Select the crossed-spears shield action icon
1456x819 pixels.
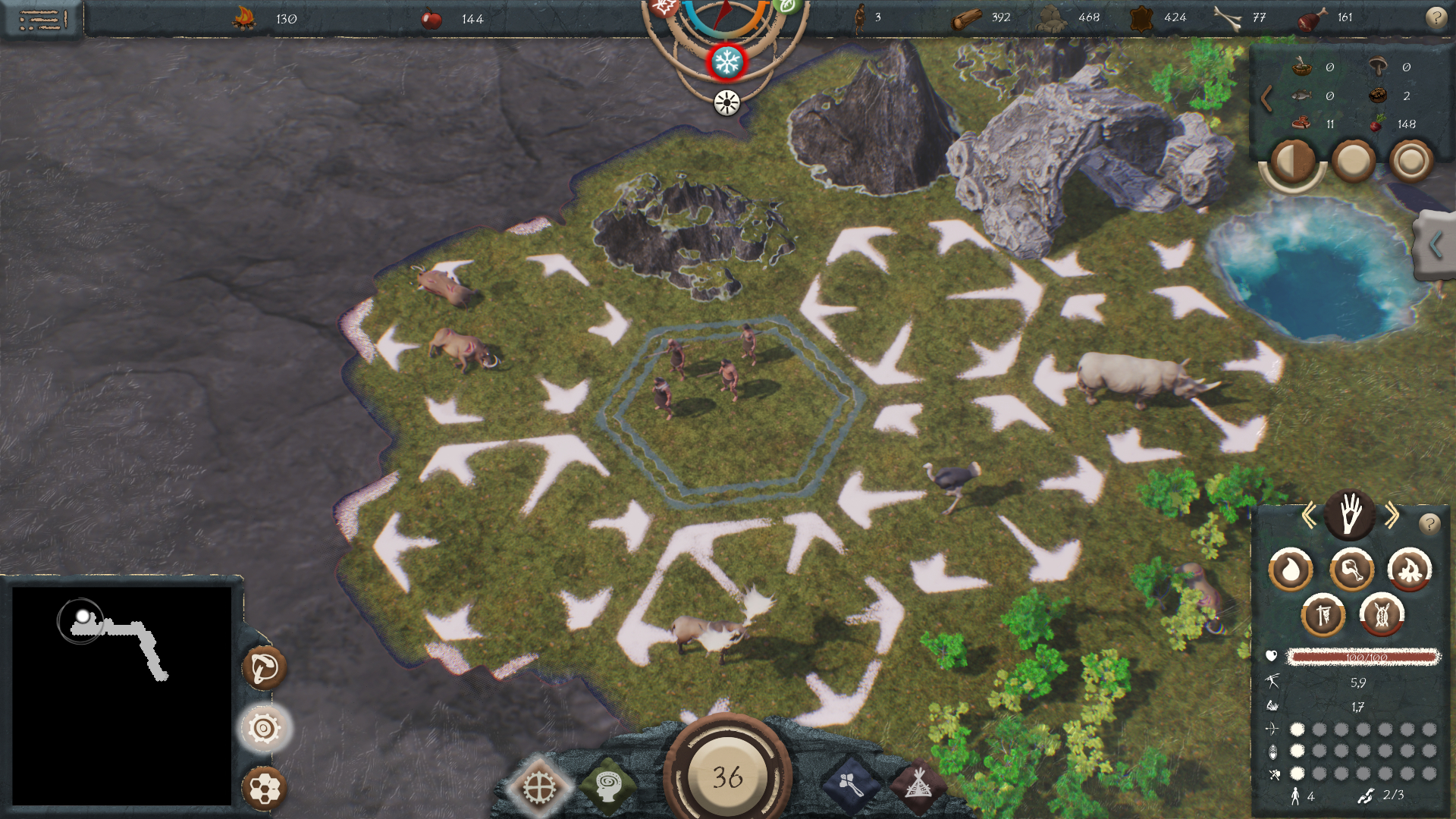pyautogui.click(x=1382, y=615)
